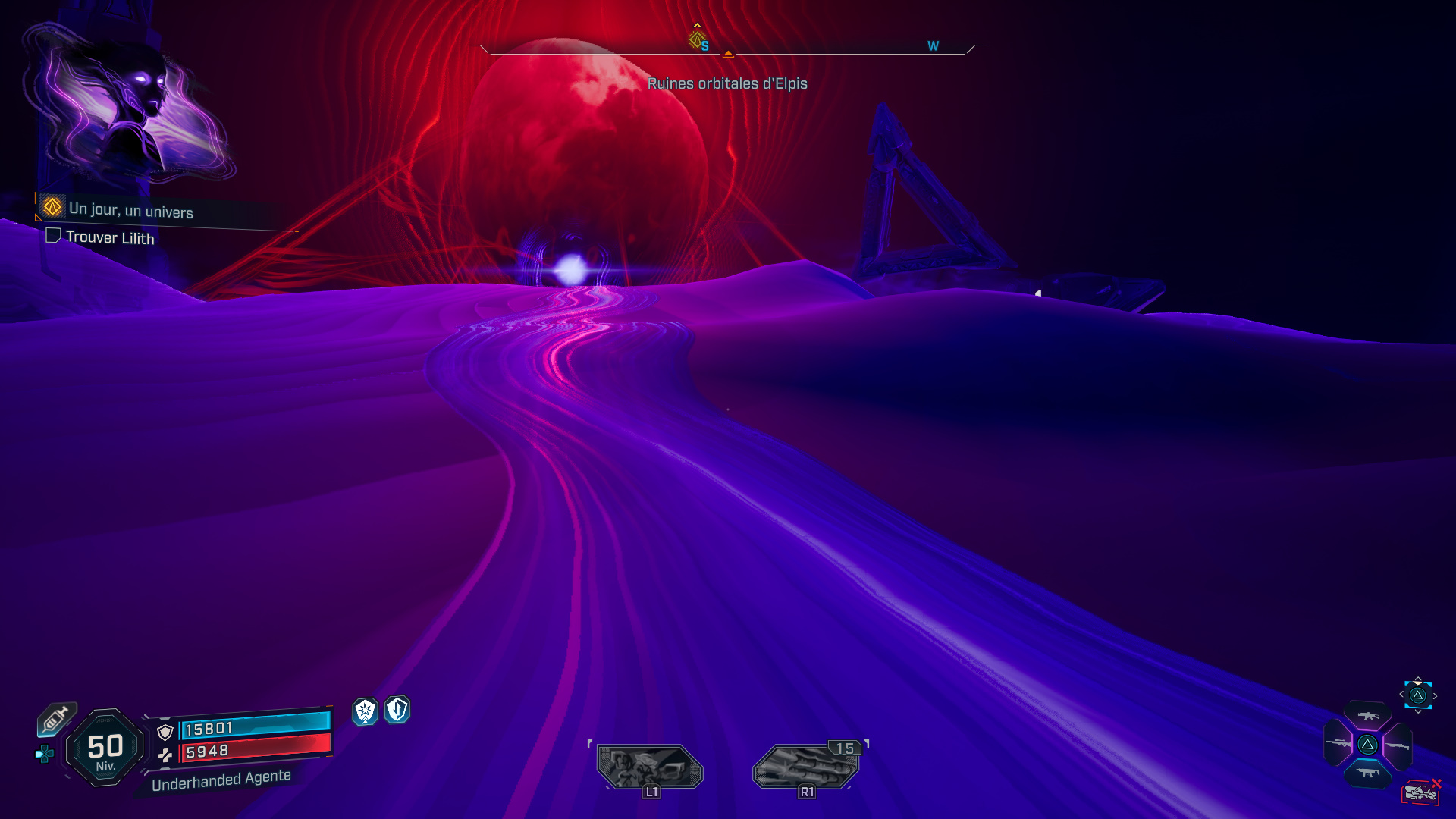The image size is (1456, 819).
Task: Choose the SMG at the bottom of wheel
Action: [x=1369, y=771]
